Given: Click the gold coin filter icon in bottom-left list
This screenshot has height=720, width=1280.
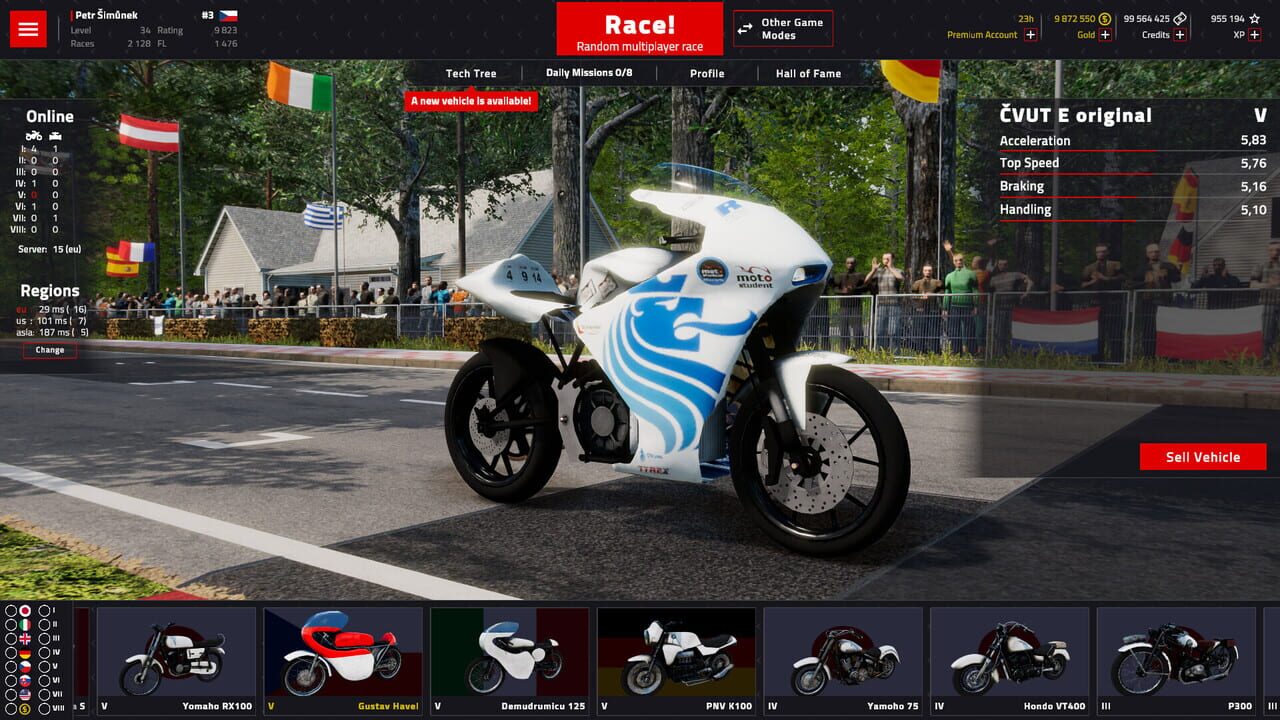Looking at the screenshot, I should point(24,708).
